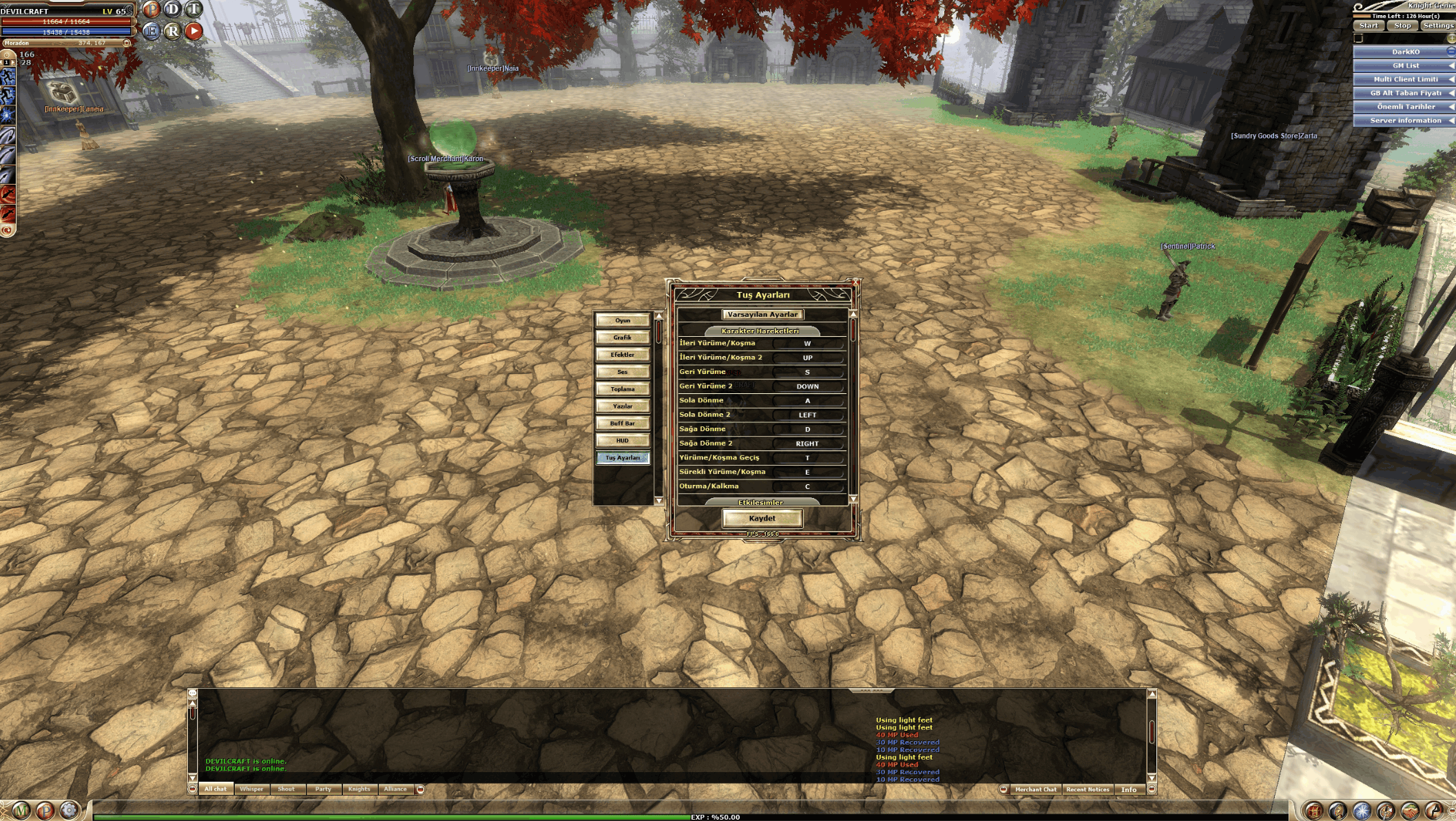The width and height of the screenshot is (1456, 821).
Task: Close the Tuş Ayarları window
Action: click(855, 282)
